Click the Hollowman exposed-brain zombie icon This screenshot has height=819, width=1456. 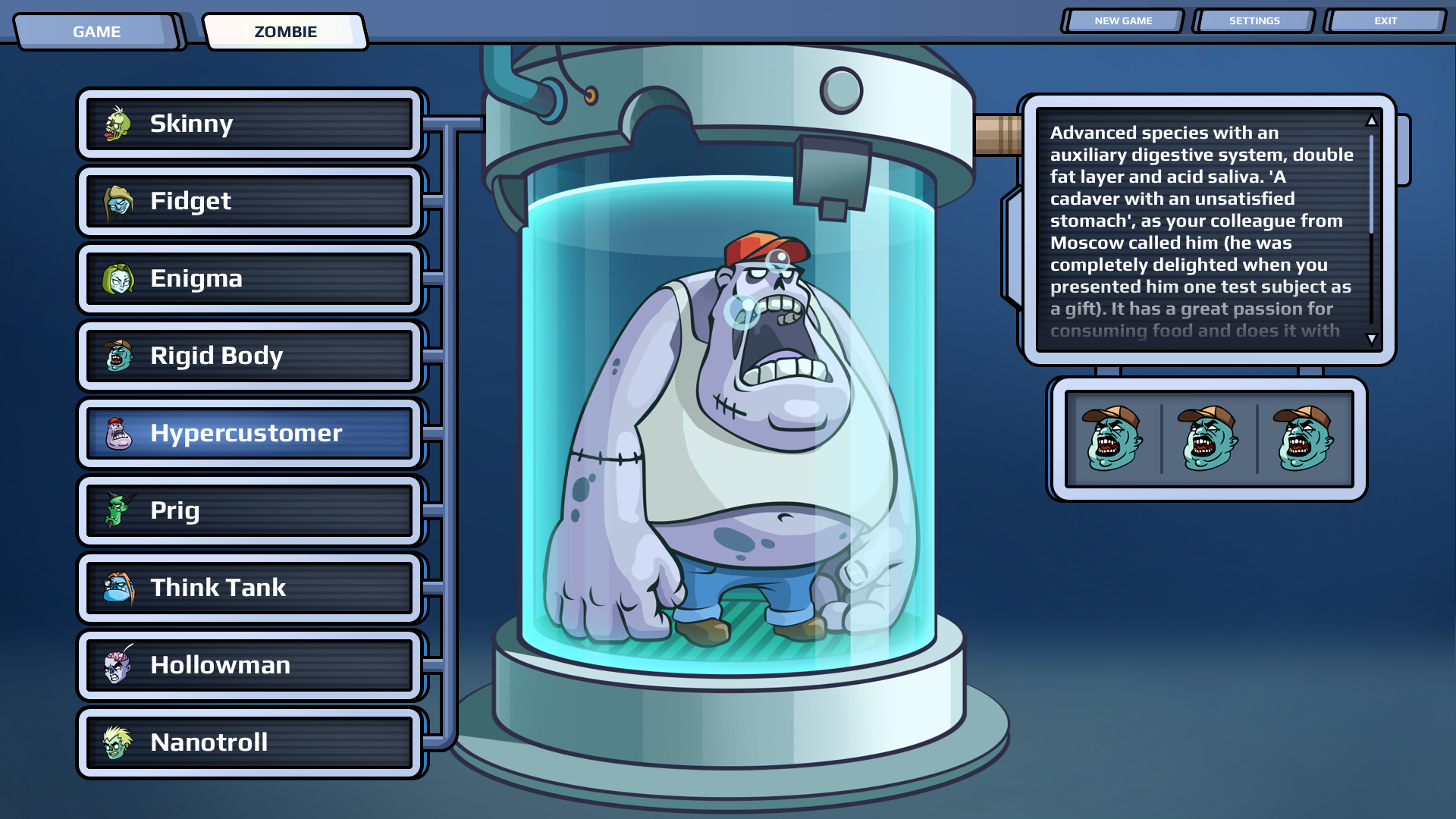tap(117, 664)
